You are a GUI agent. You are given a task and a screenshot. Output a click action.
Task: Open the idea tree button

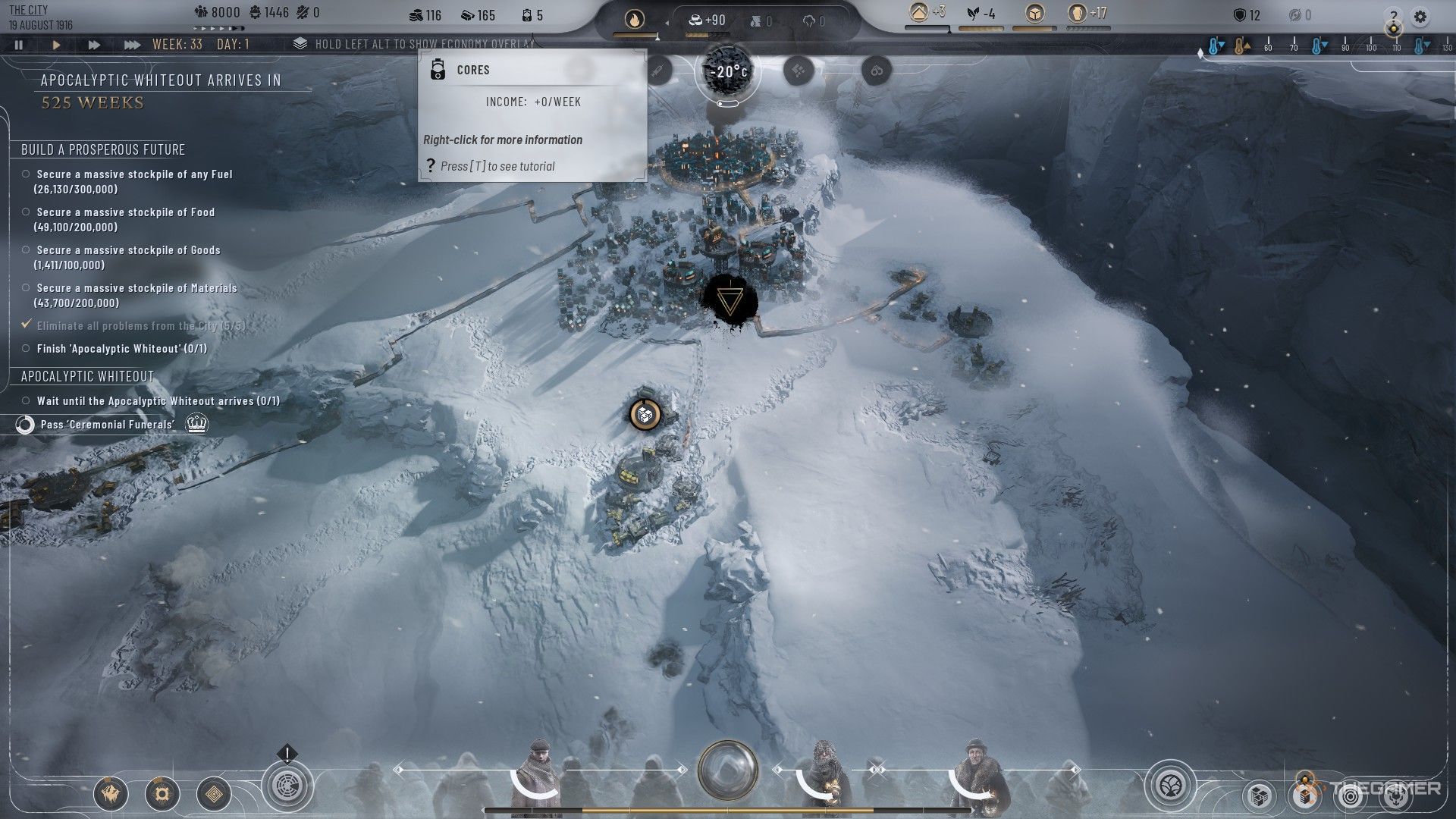[x=1170, y=784]
